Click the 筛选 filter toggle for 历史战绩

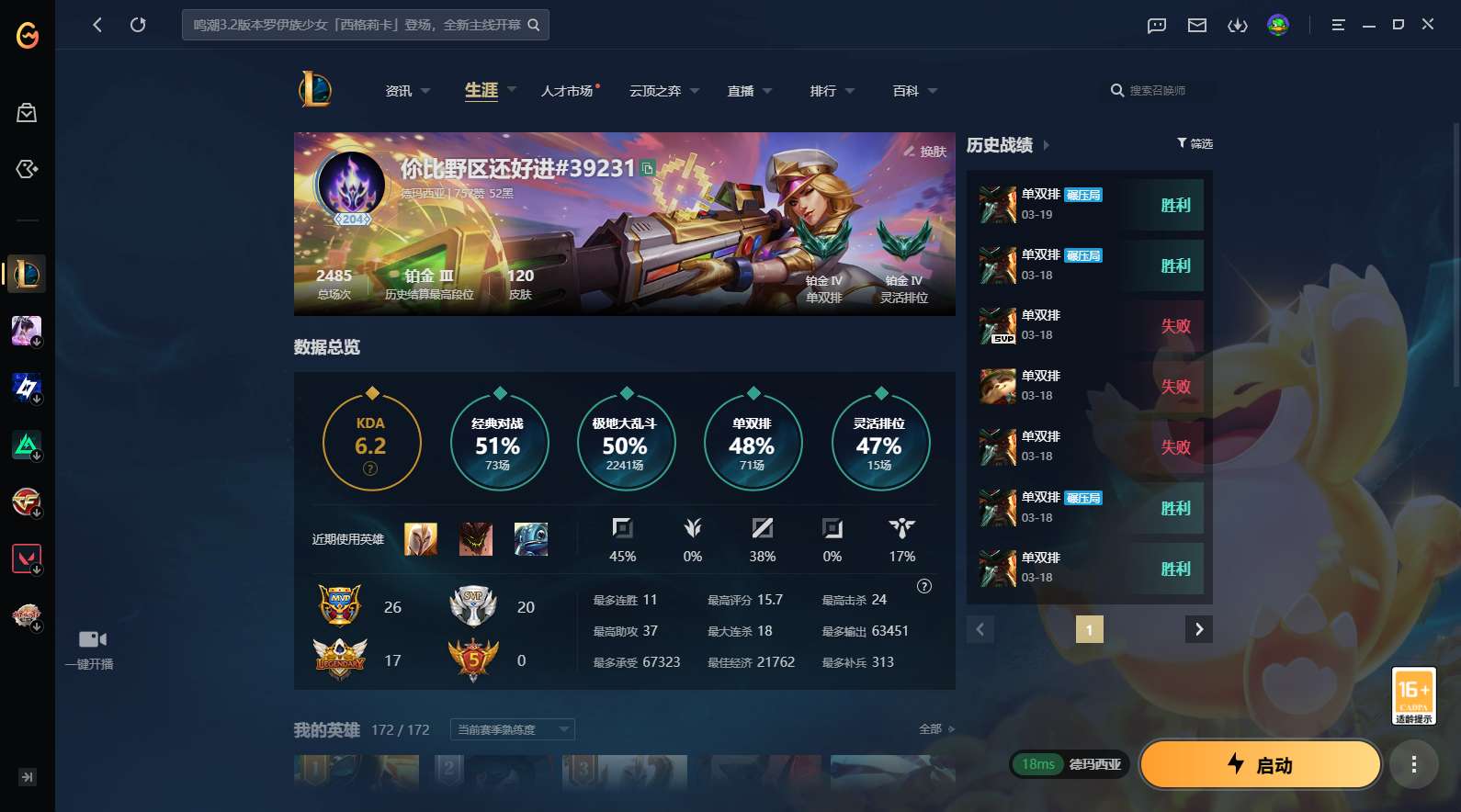[1194, 143]
